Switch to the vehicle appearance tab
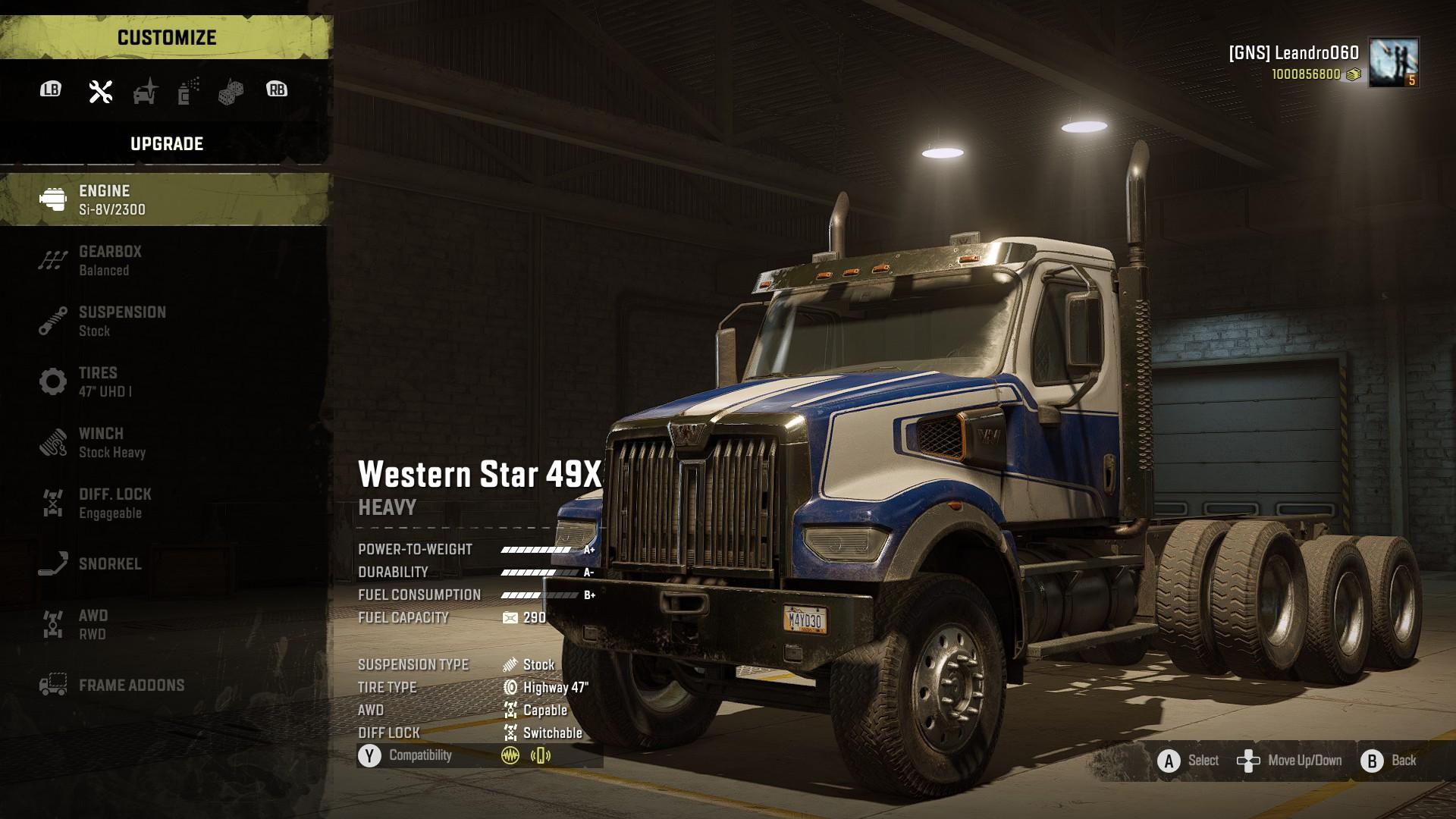 point(145,91)
